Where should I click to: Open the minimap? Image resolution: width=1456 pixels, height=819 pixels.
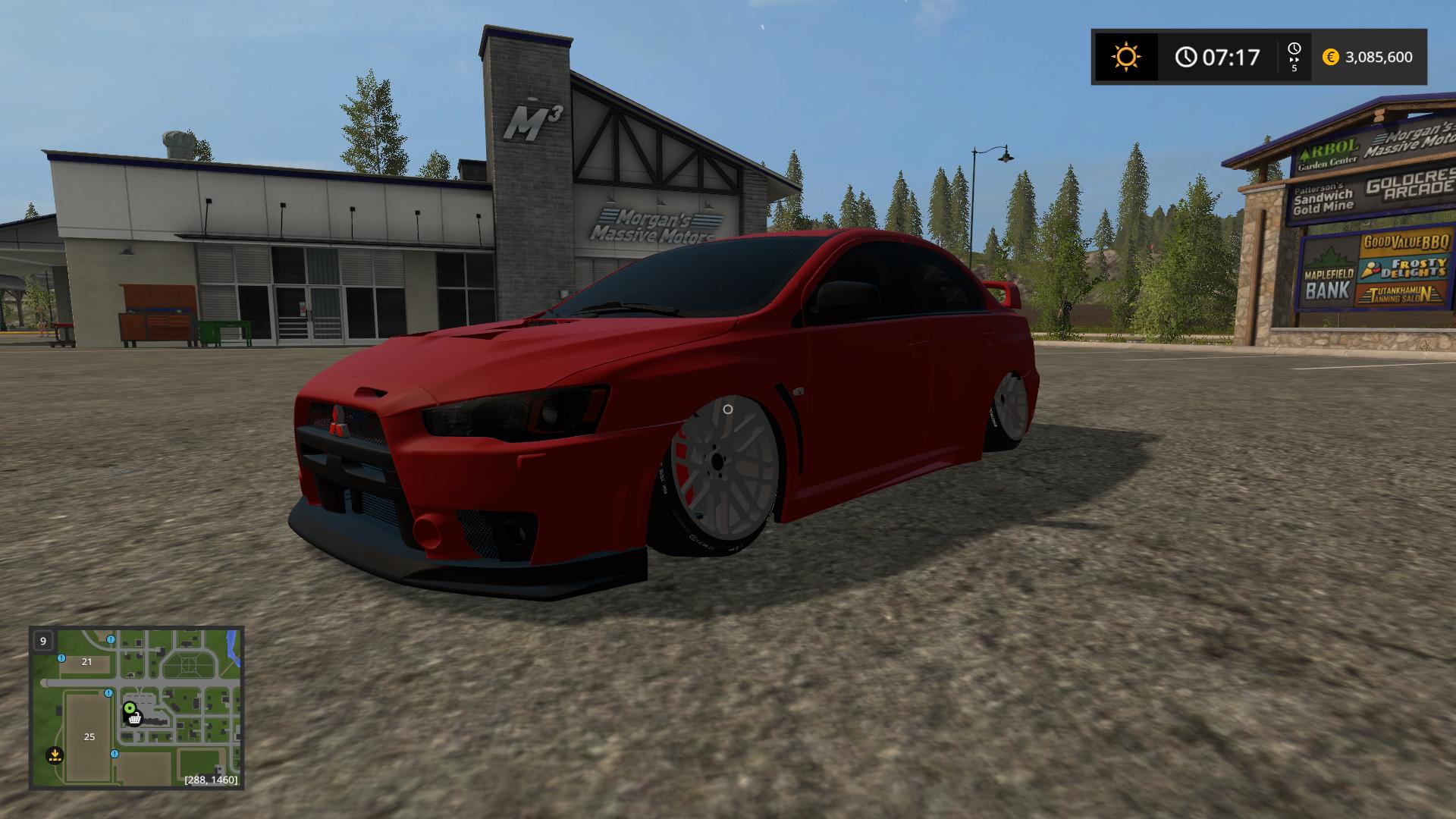[136, 708]
